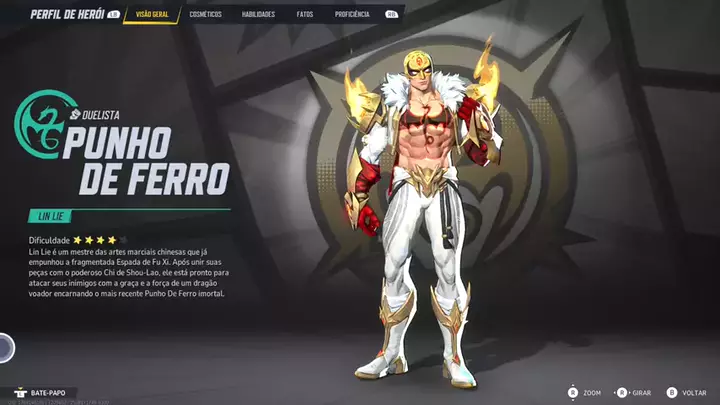Show the Habilidades tab
This screenshot has width=720, height=405.
(258, 15)
